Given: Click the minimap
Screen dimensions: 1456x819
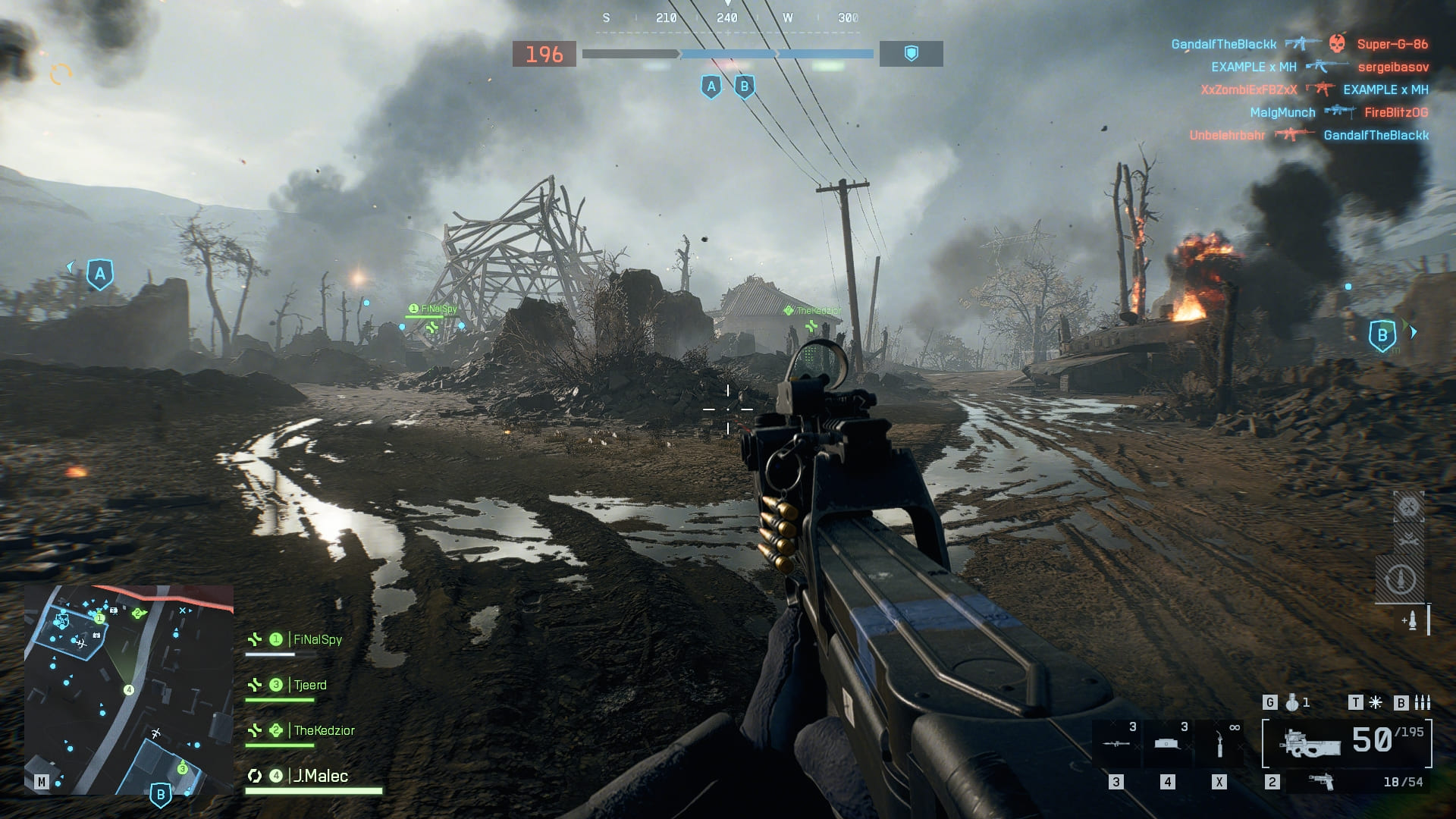Looking at the screenshot, I should point(129,689).
